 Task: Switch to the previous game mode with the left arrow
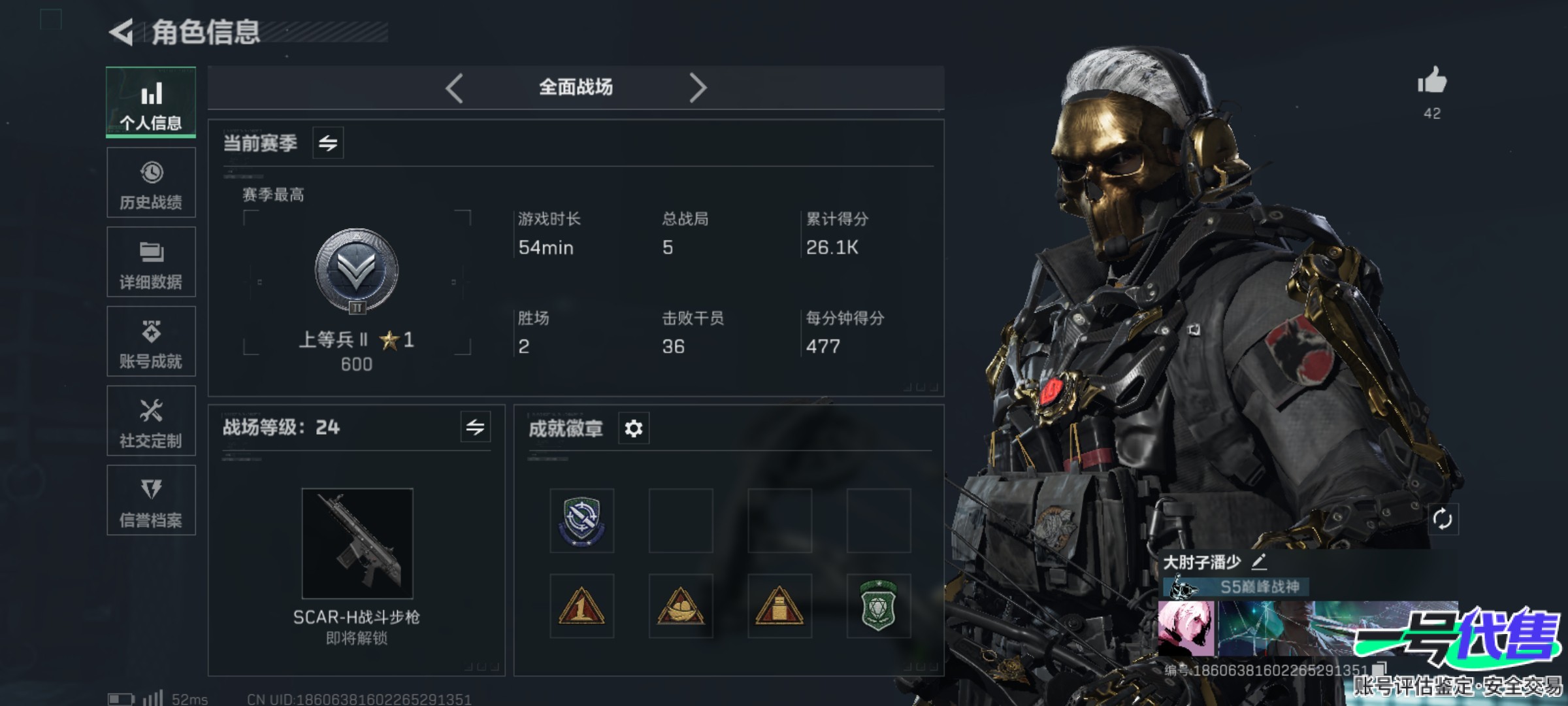tap(455, 88)
